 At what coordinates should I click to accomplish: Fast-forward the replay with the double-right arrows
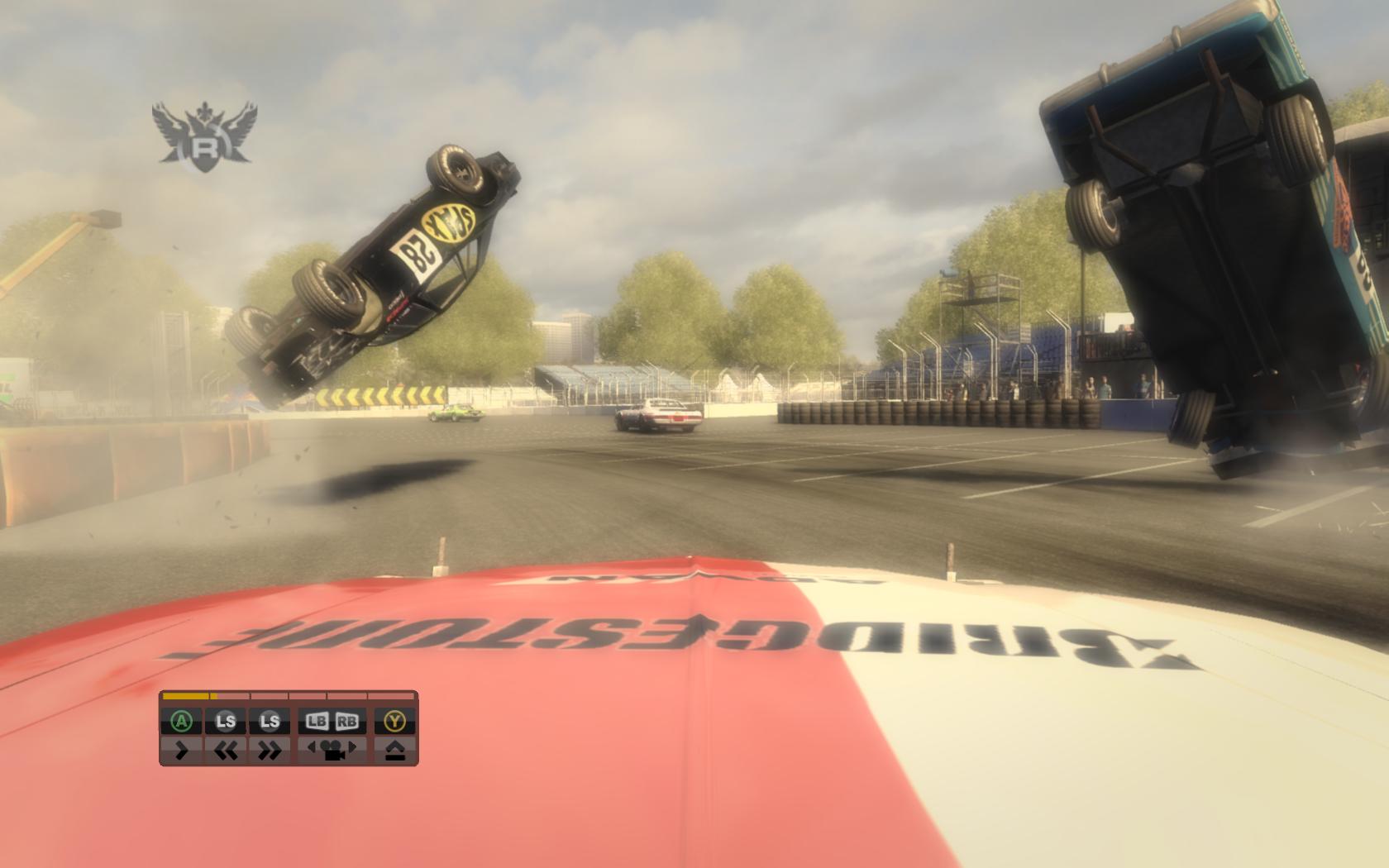click(x=270, y=750)
